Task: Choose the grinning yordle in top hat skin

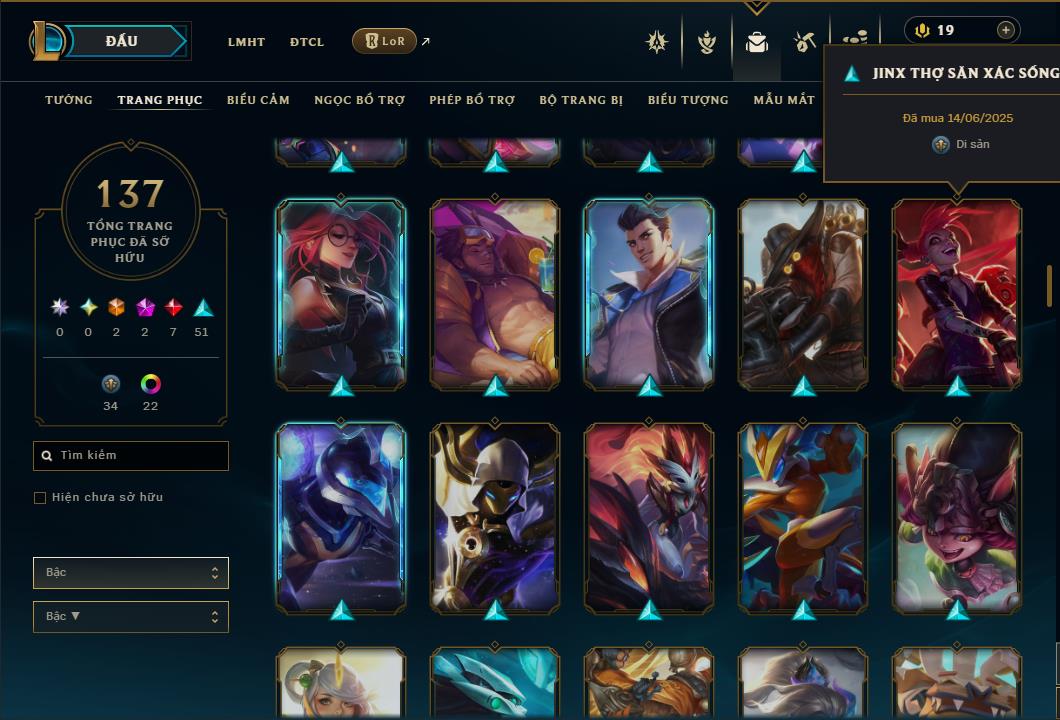Action: pos(957,517)
